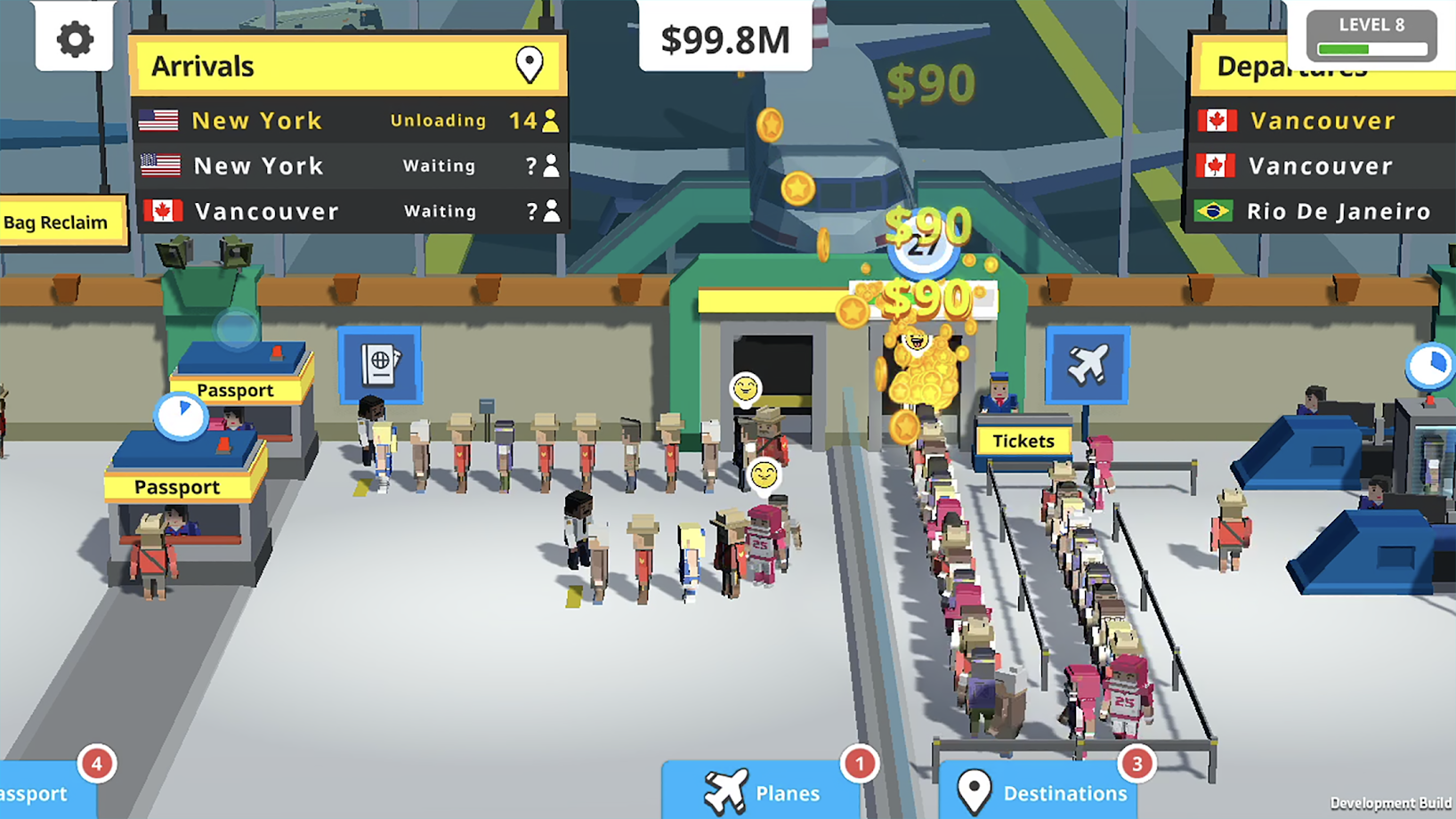
Task: Click the map pin on the Destinations button
Action: 975,791
